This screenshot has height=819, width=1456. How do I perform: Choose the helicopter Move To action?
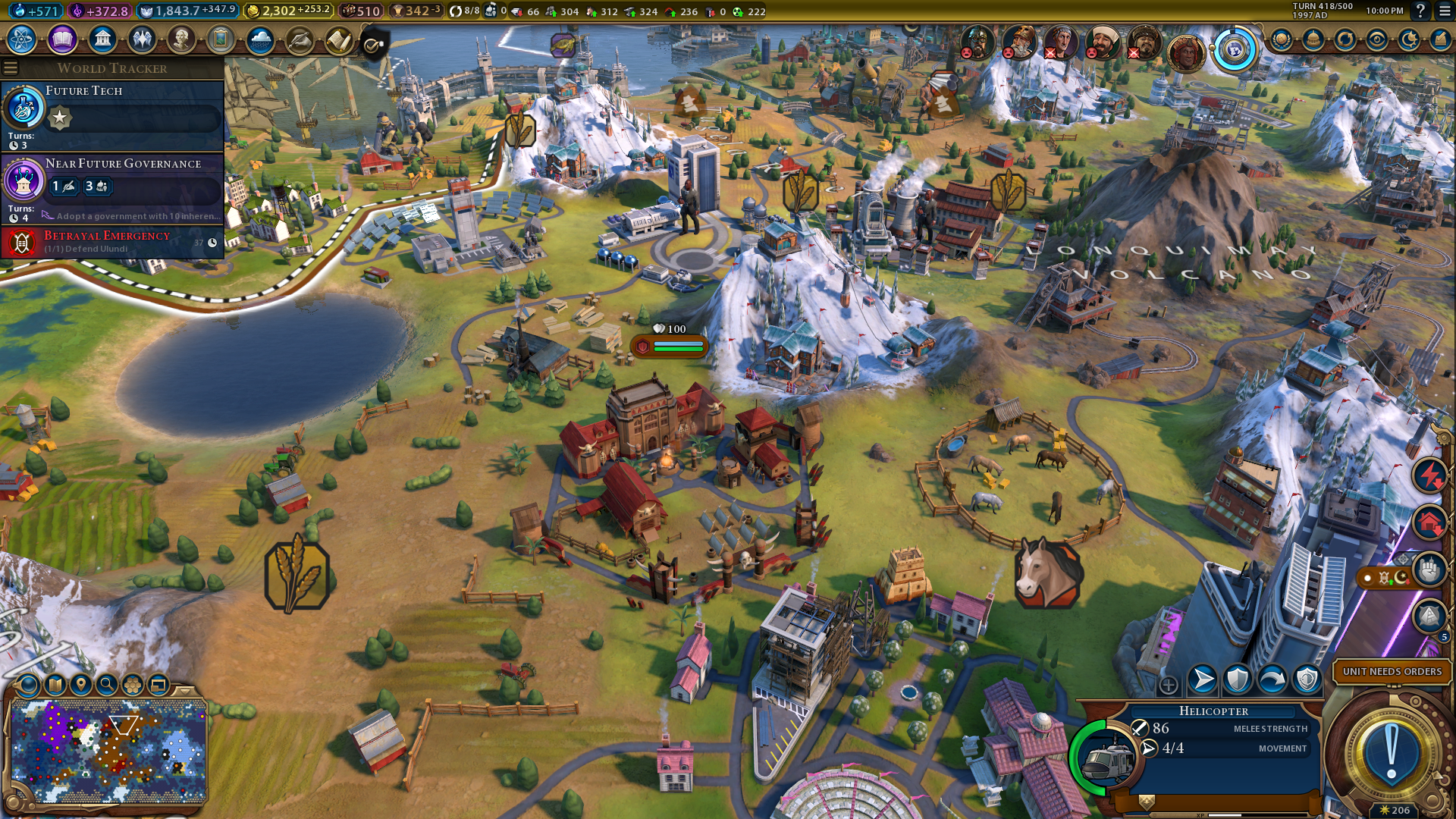[1203, 679]
